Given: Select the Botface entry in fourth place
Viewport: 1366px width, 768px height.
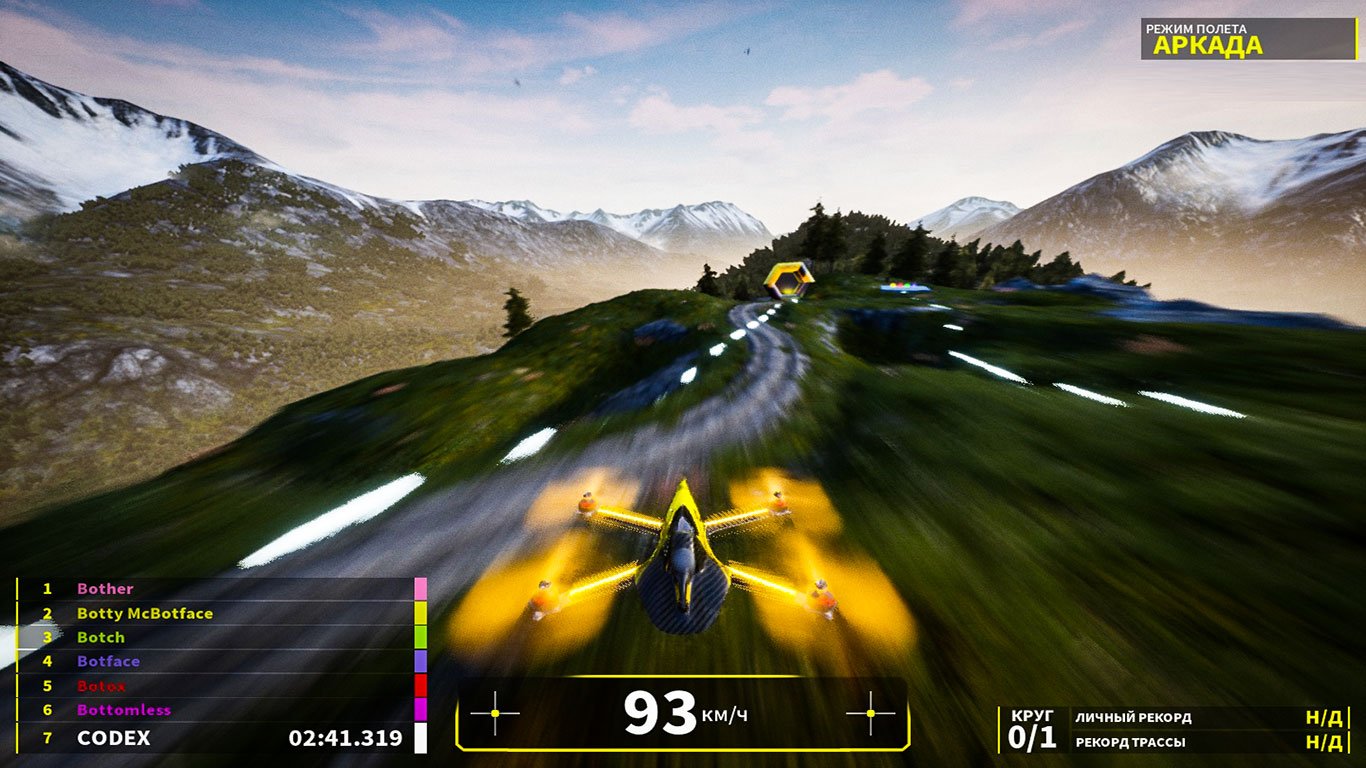Looking at the screenshot, I should pyautogui.click(x=108, y=661).
